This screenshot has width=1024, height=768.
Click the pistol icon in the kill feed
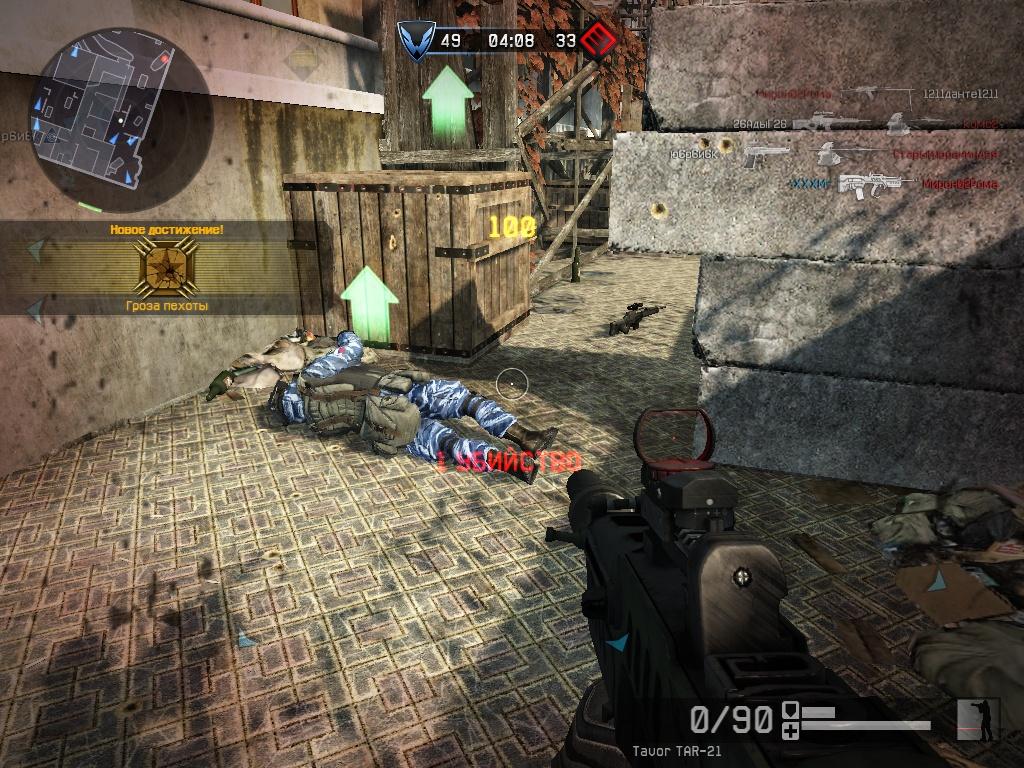(765, 155)
